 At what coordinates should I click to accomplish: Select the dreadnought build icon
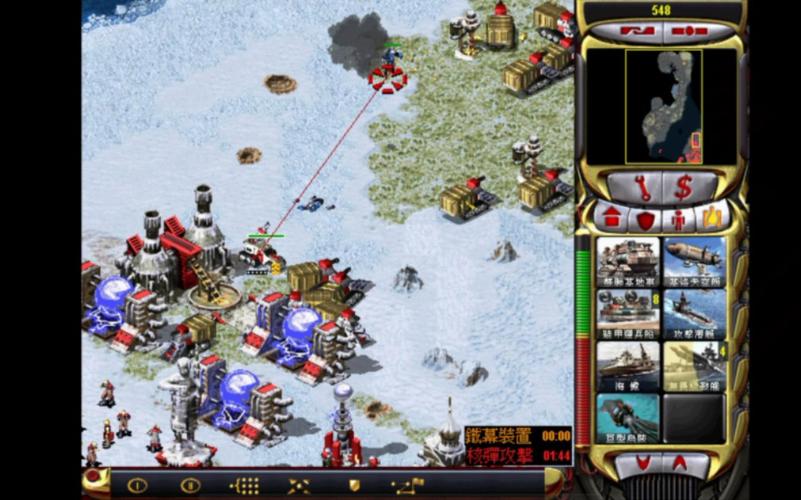click(x=695, y=366)
